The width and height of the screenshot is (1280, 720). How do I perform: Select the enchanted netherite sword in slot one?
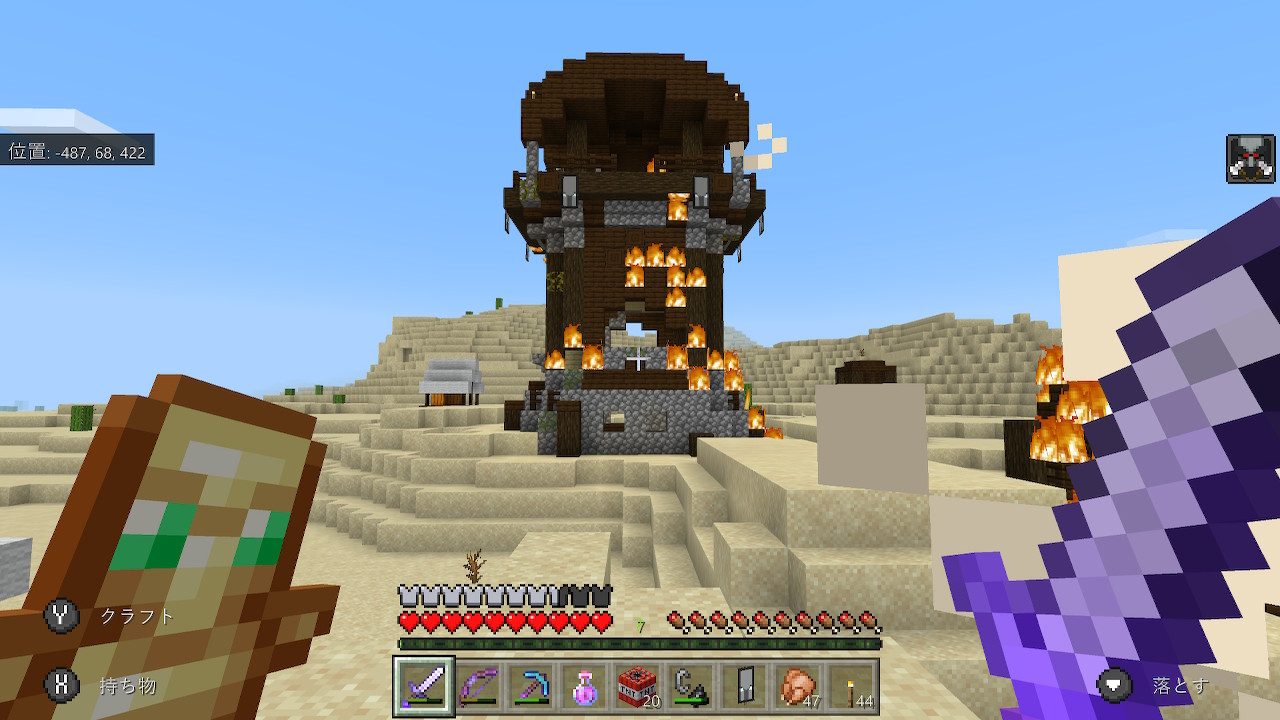click(x=424, y=685)
